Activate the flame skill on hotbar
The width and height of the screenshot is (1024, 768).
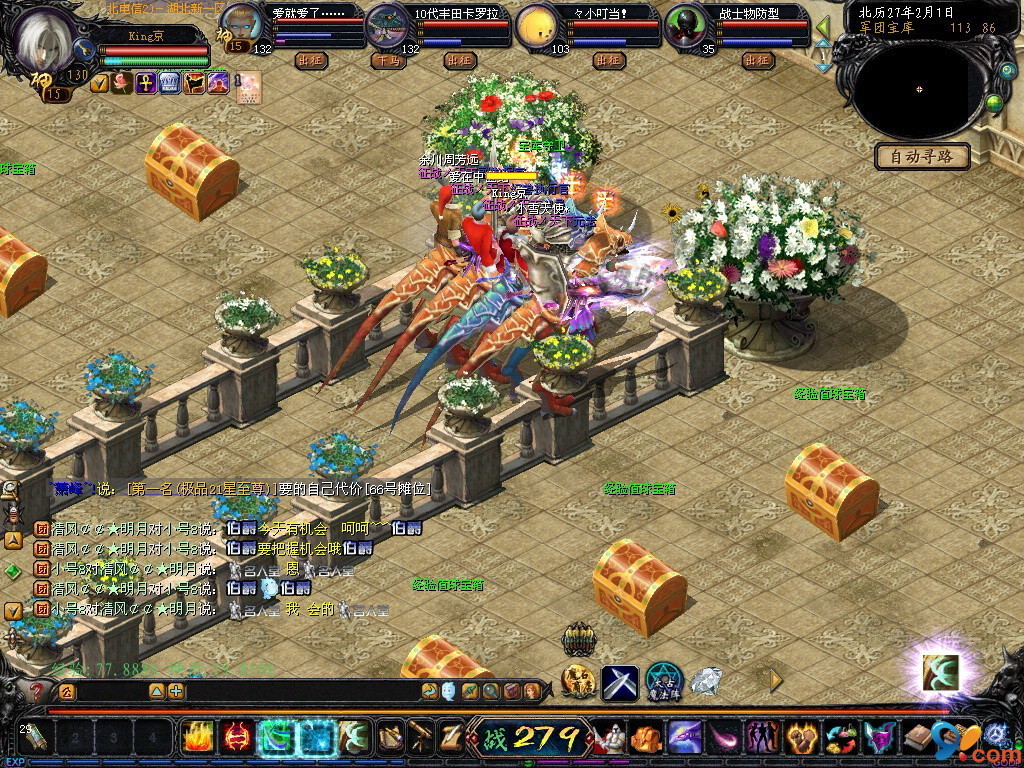coord(197,738)
